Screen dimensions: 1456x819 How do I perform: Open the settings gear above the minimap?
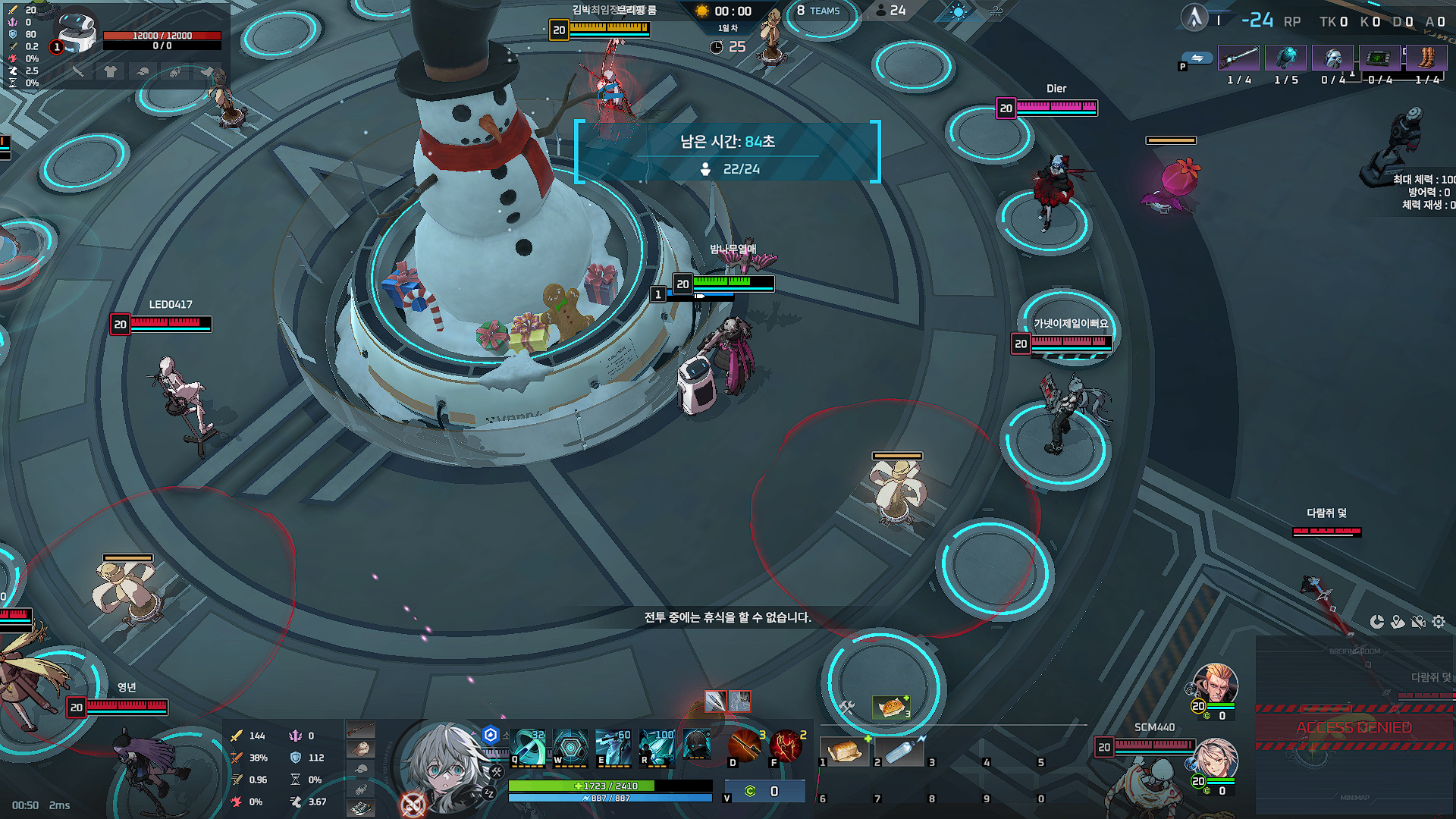pyautogui.click(x=1439, y=622)
